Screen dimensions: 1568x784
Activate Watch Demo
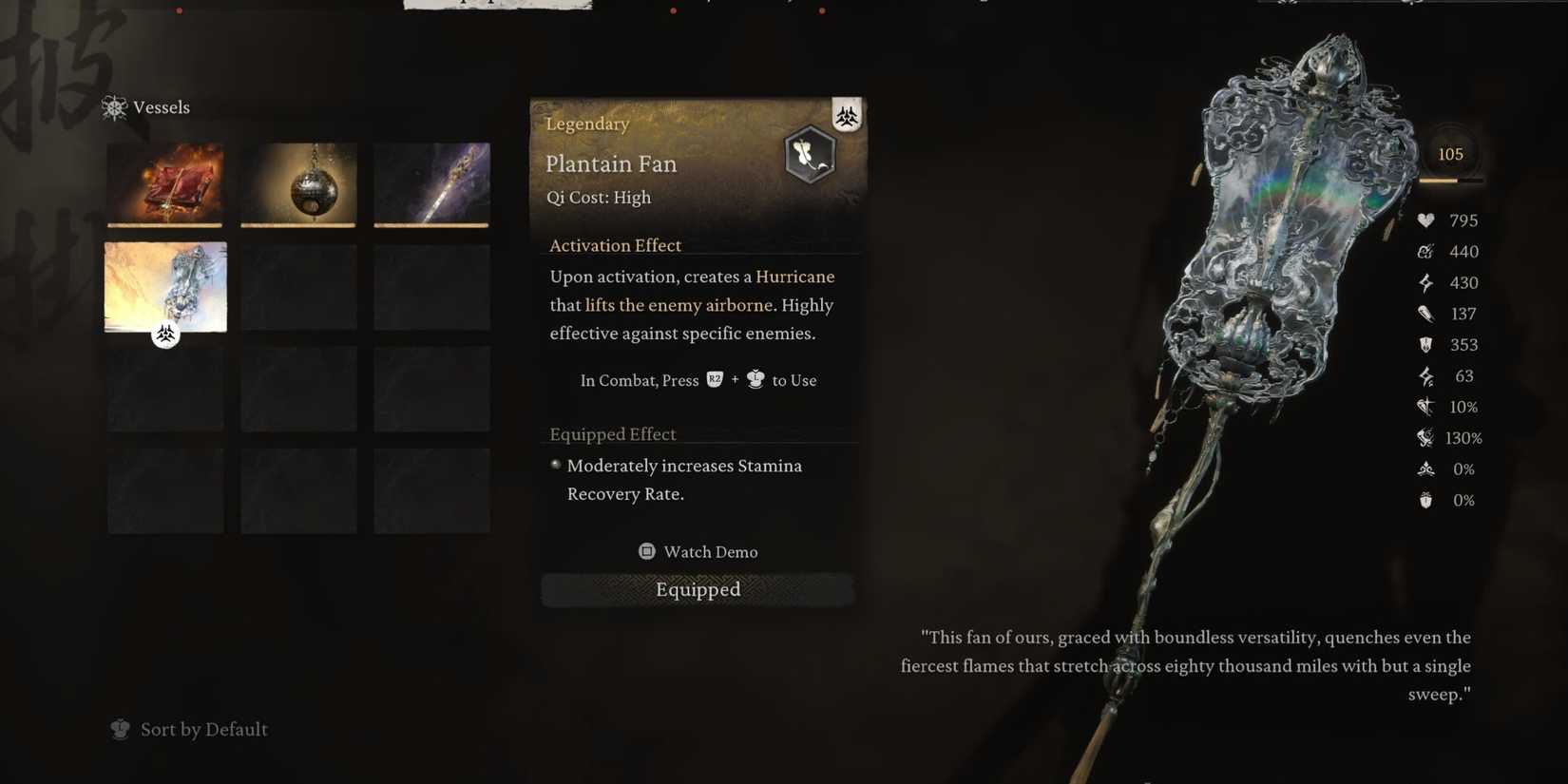(x=710, y=551)
